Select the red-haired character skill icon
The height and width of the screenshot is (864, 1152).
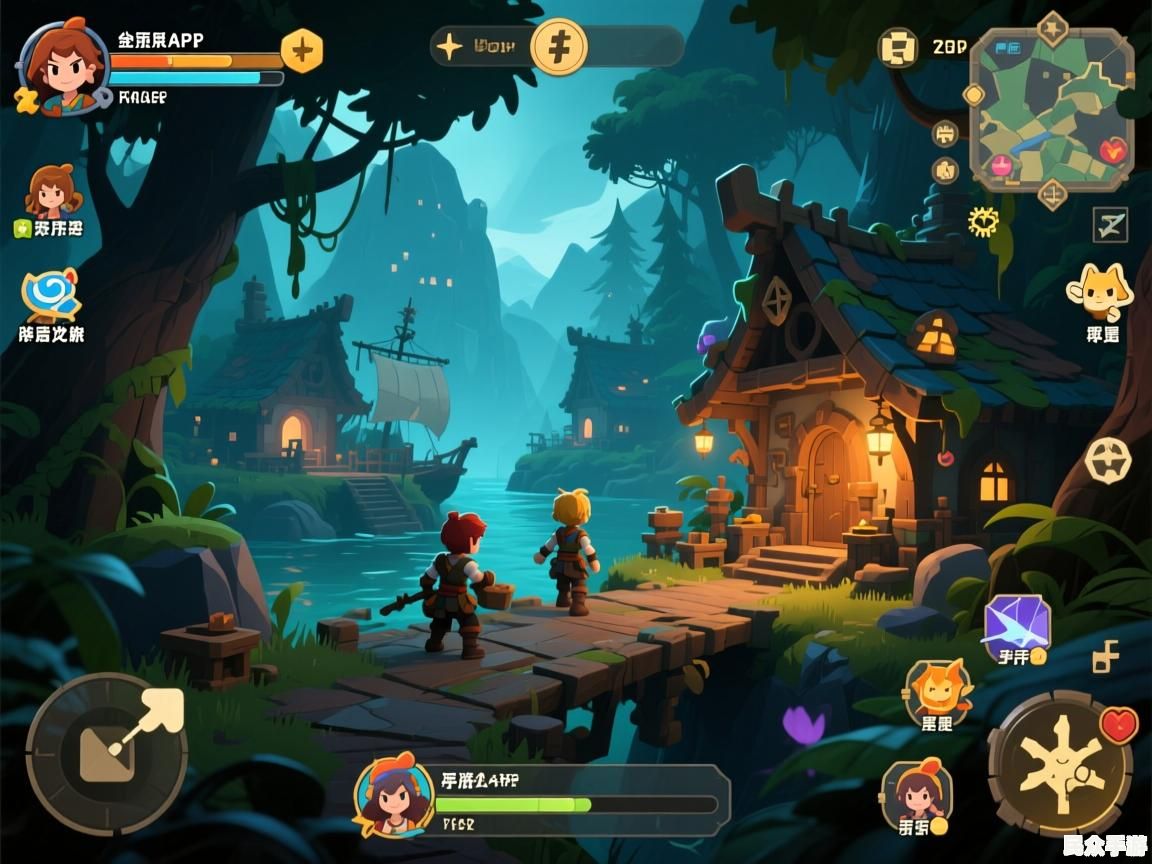coord(917,793)
